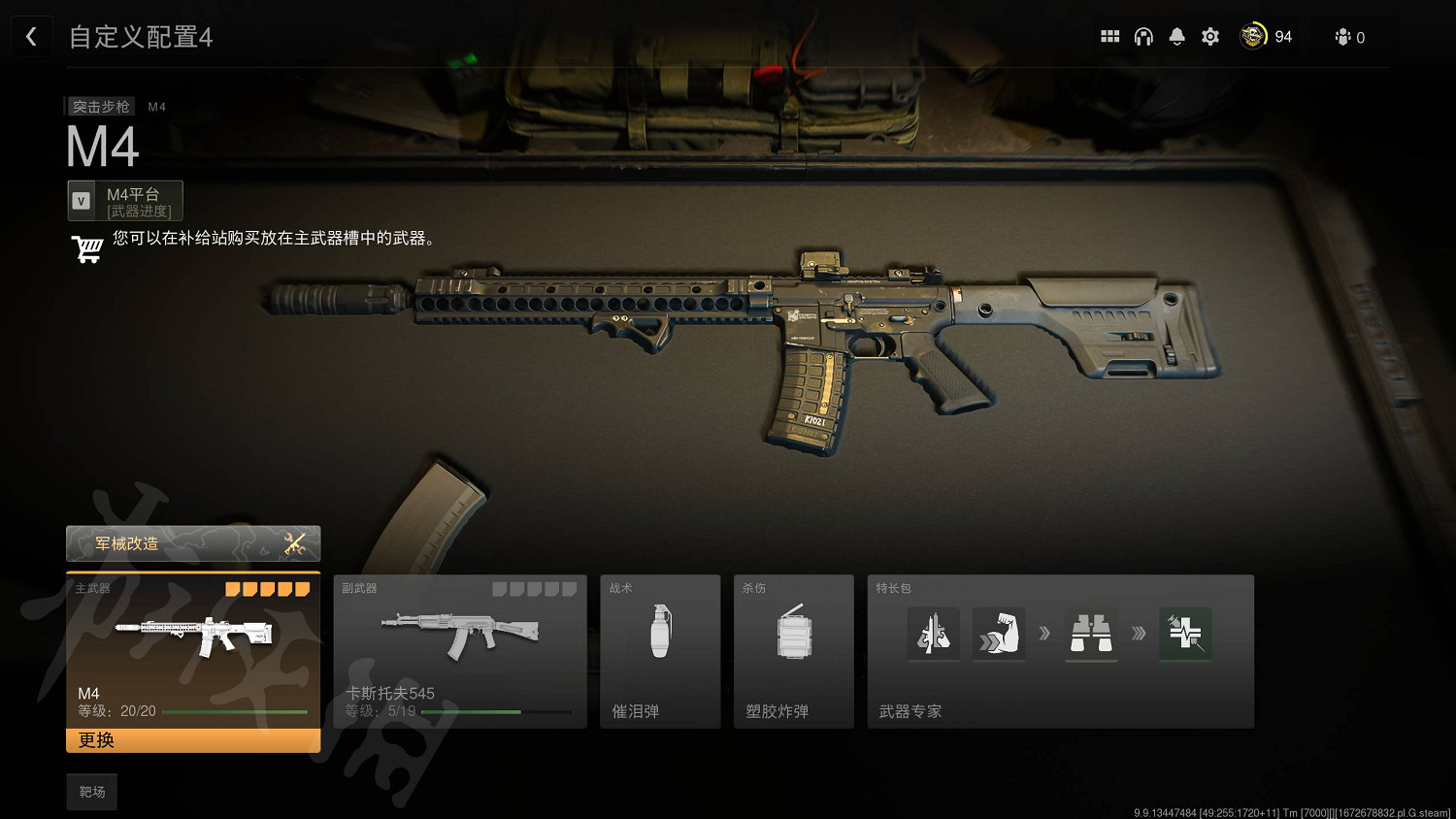Click the headset voice channel icon
1456x819 pixels.
pyautogui.click(x=1143, y=37)
